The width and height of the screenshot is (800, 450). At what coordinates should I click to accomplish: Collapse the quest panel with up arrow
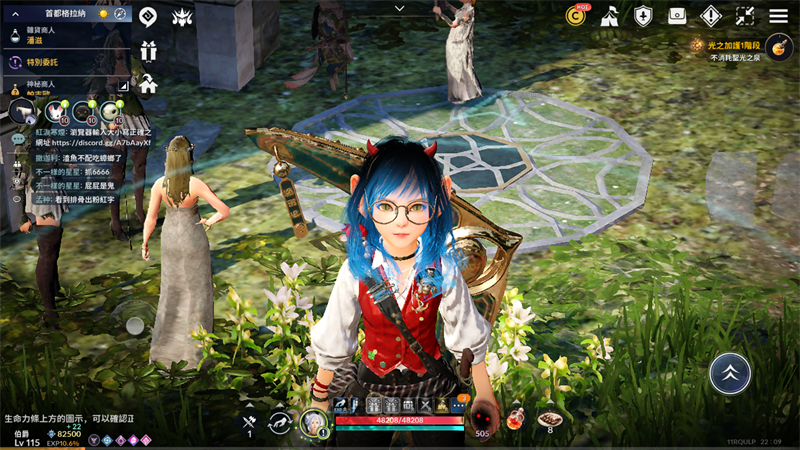tap(16, 14)
